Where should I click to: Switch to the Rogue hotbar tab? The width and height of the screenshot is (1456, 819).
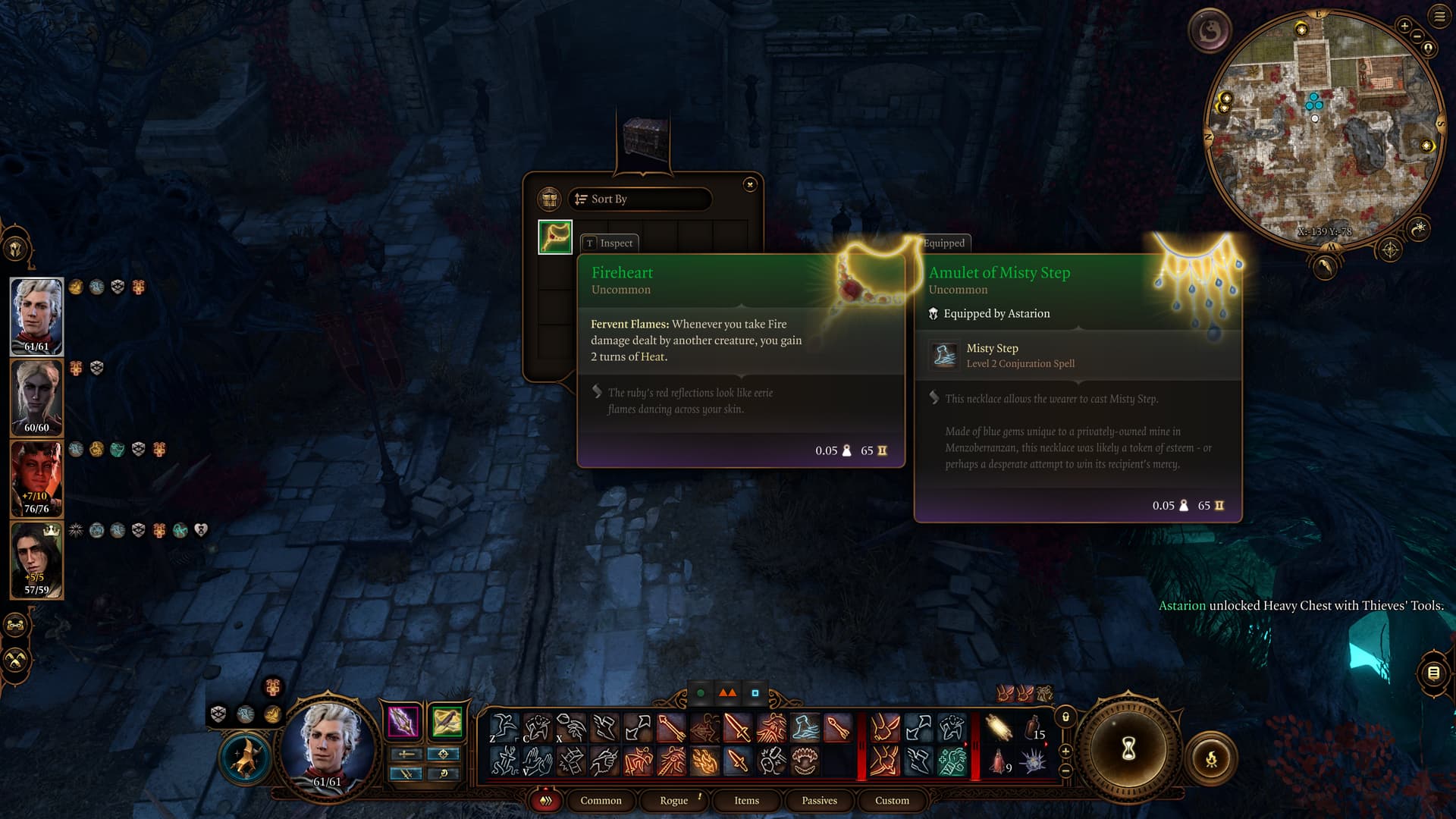point(673,800)
